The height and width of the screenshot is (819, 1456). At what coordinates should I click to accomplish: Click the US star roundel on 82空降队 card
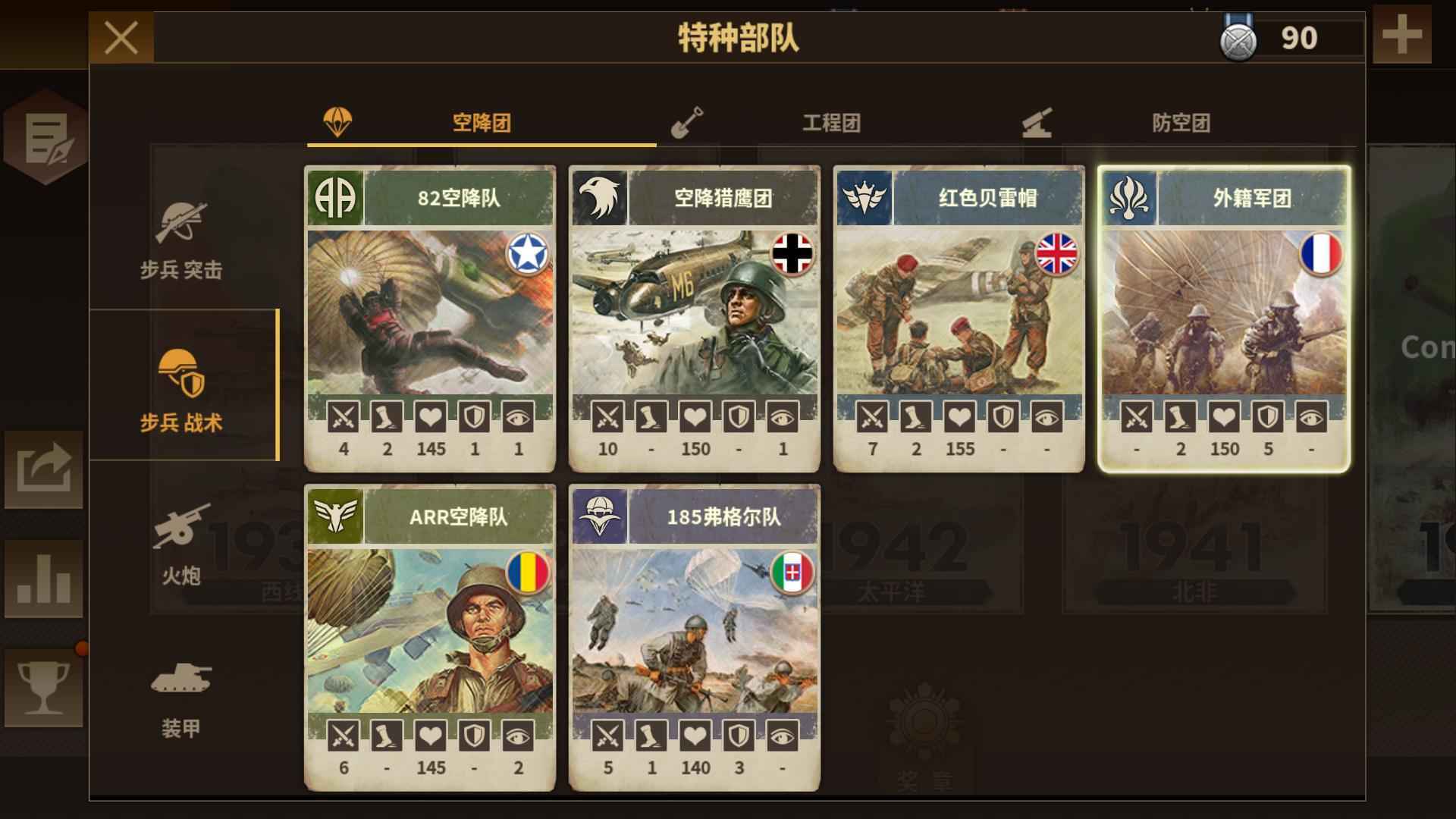[530, 256]
